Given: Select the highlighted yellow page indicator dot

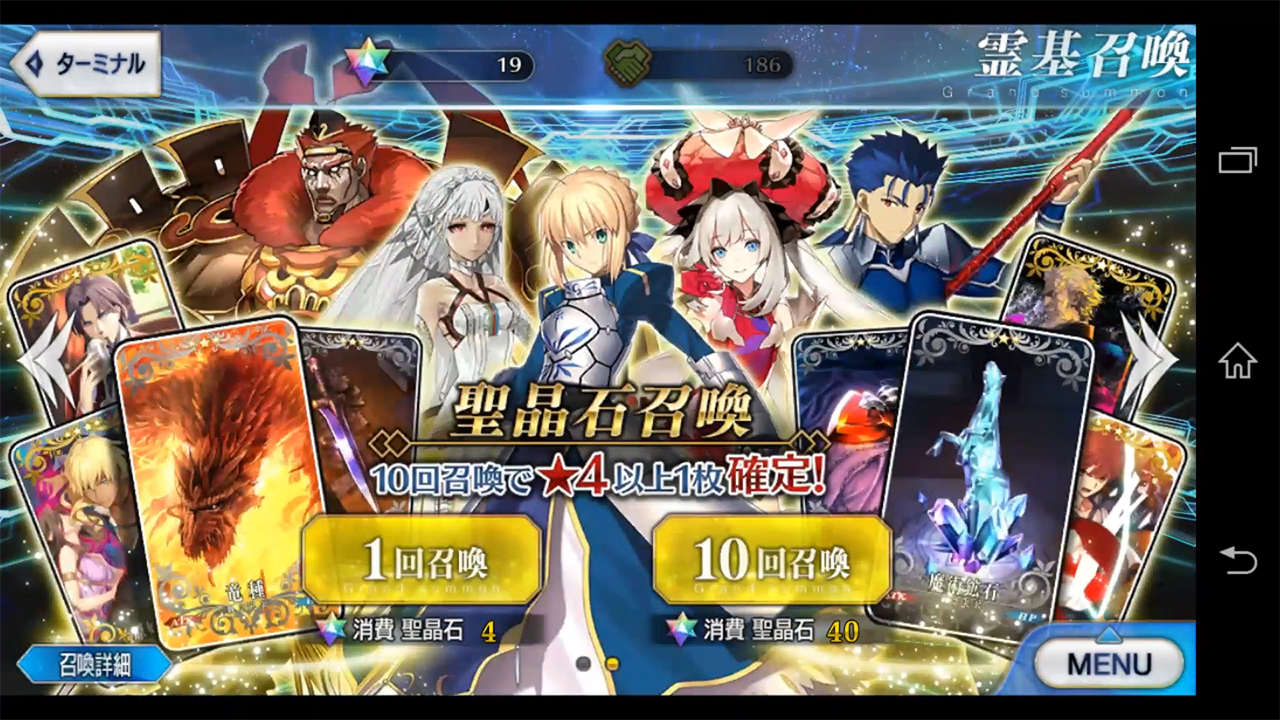Looking at the screenshot, I should 612,664.
